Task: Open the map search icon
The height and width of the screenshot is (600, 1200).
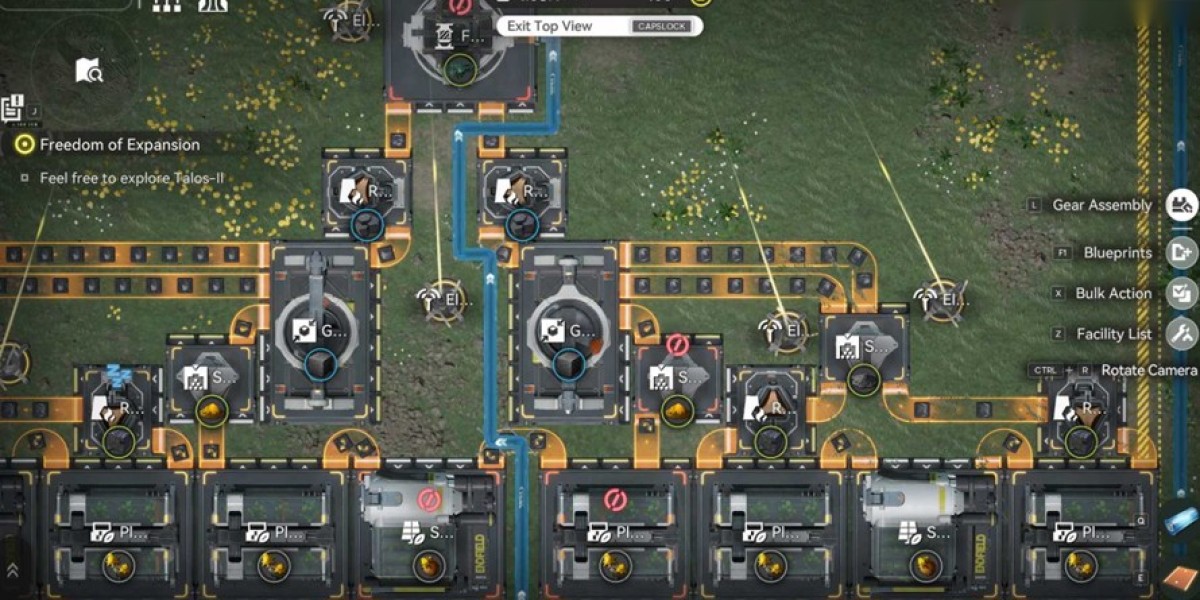Action: 88,70
